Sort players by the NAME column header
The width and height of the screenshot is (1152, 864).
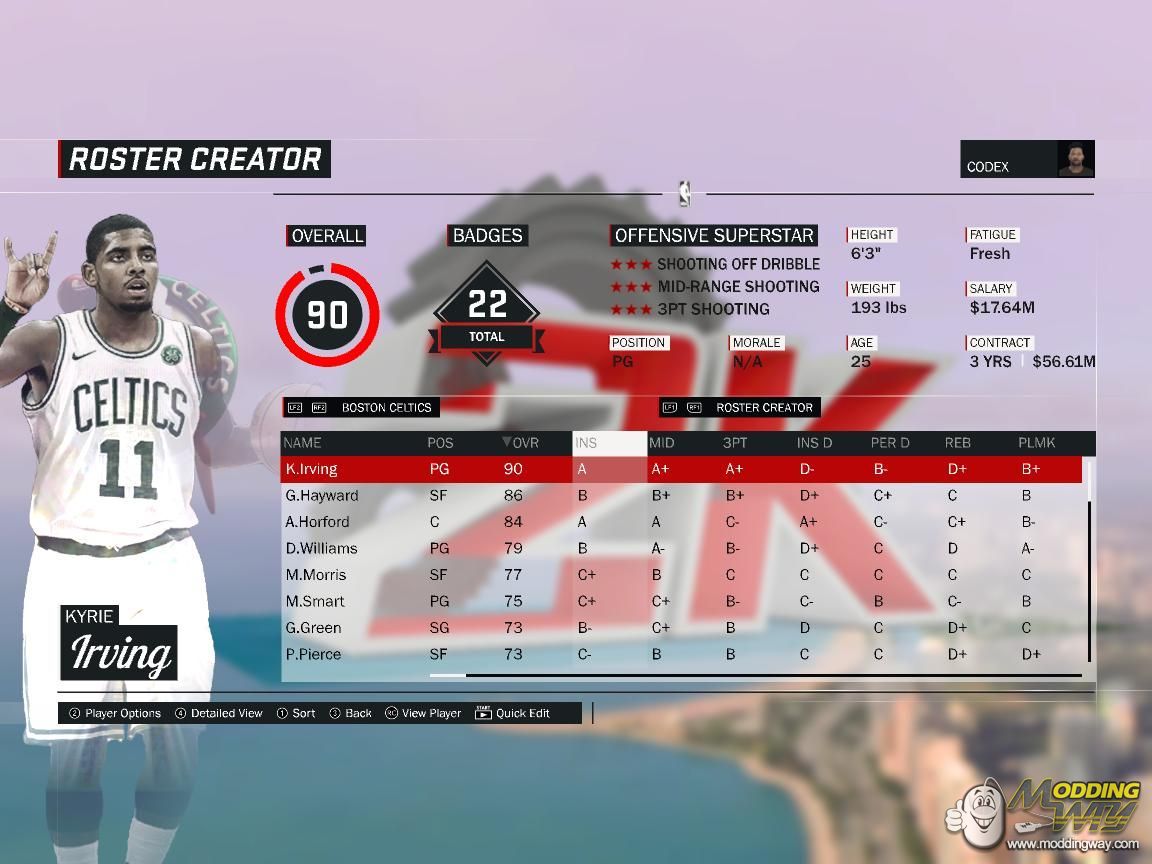[x=303, y=443]
